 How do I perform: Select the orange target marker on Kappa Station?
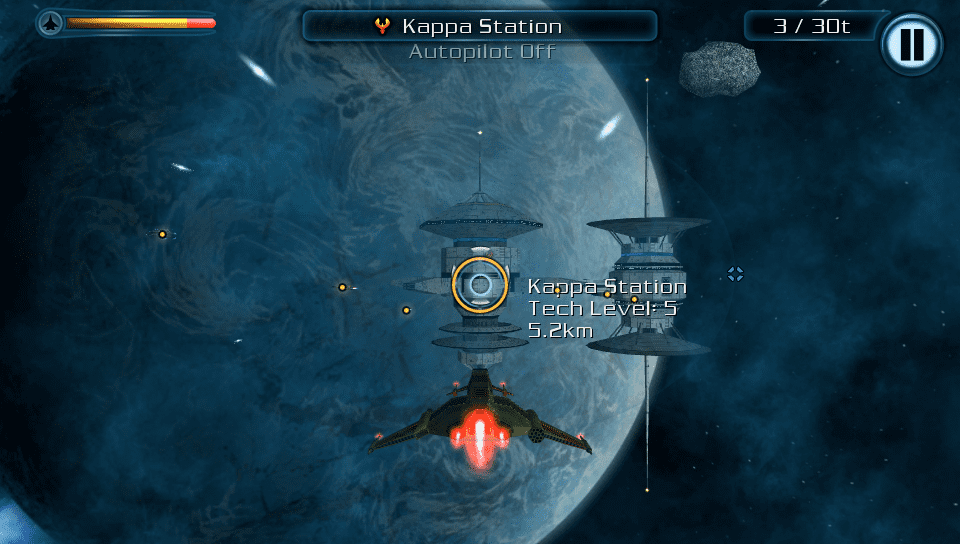480,286
